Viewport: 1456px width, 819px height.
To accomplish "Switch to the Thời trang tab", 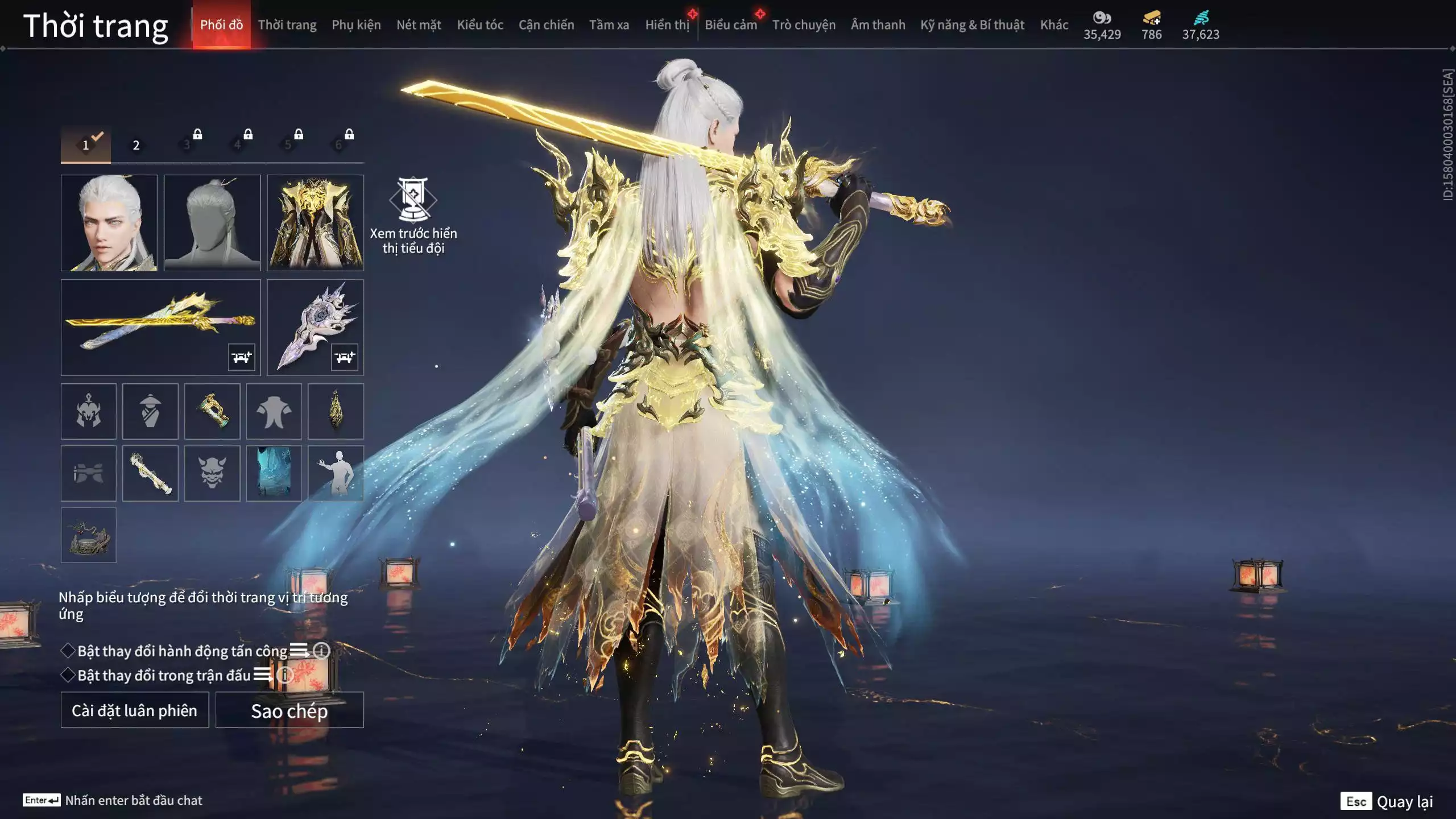I will click(287, 25).
